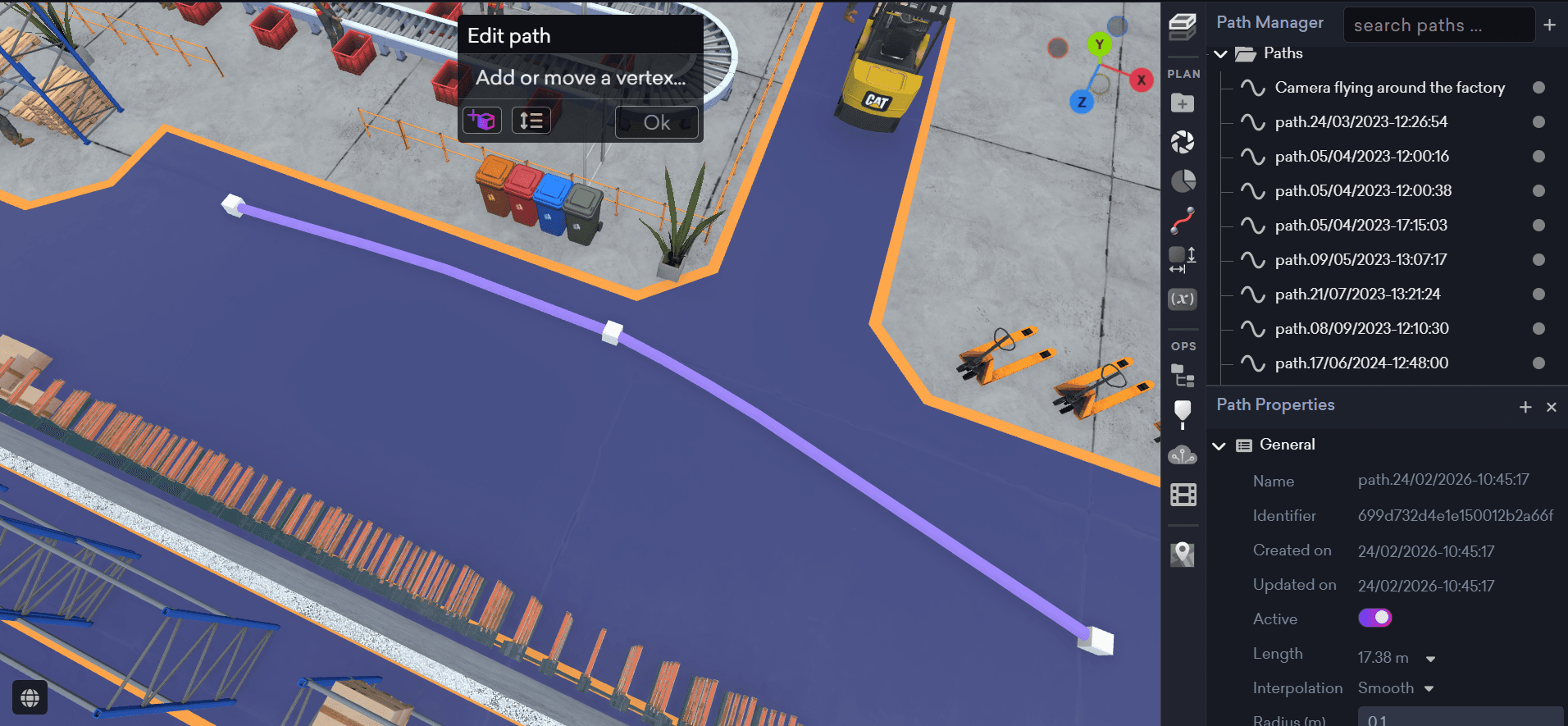Open the vertex list reorder icon in Edit path
The height and width of the screenshot is (726, 1568).
(531, 120)
